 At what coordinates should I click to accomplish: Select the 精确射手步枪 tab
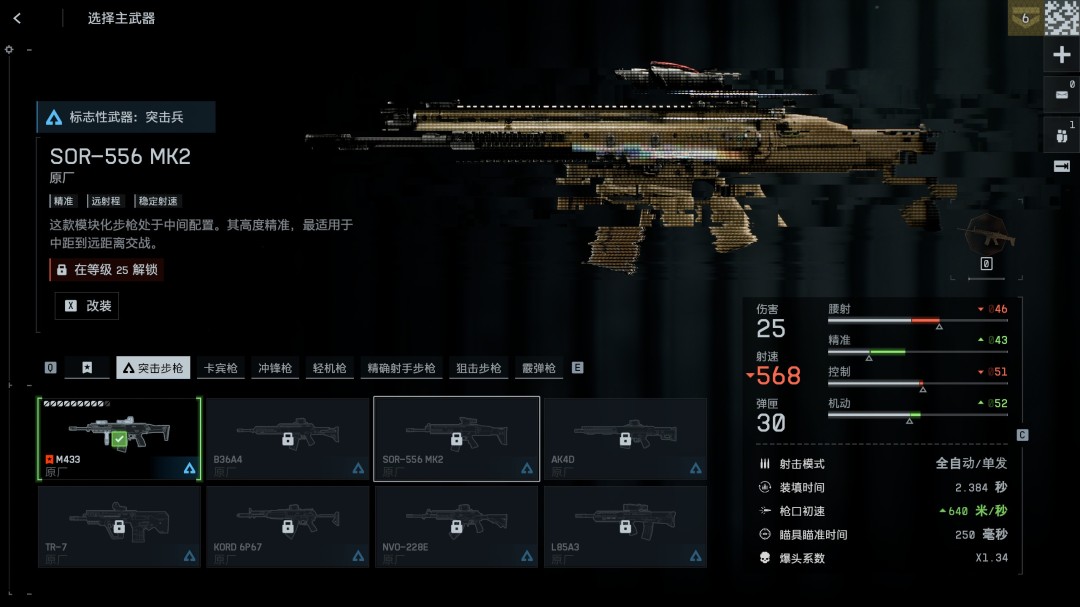pos(401,368)
